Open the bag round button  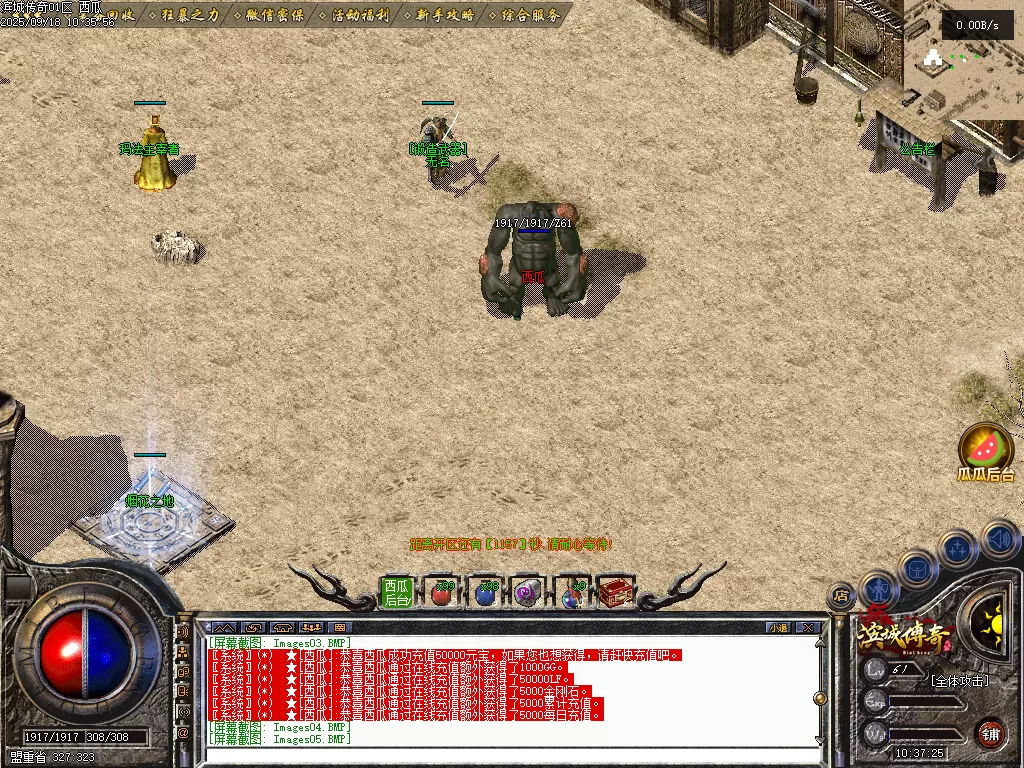coord(916,569)
